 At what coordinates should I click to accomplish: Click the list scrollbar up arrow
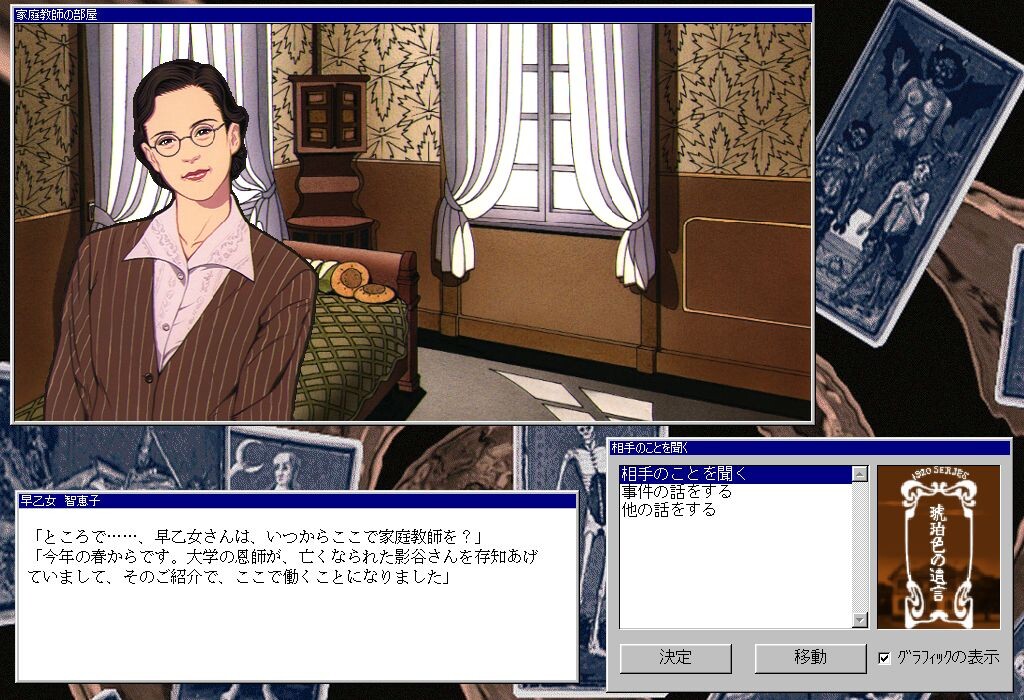point(859,474)
